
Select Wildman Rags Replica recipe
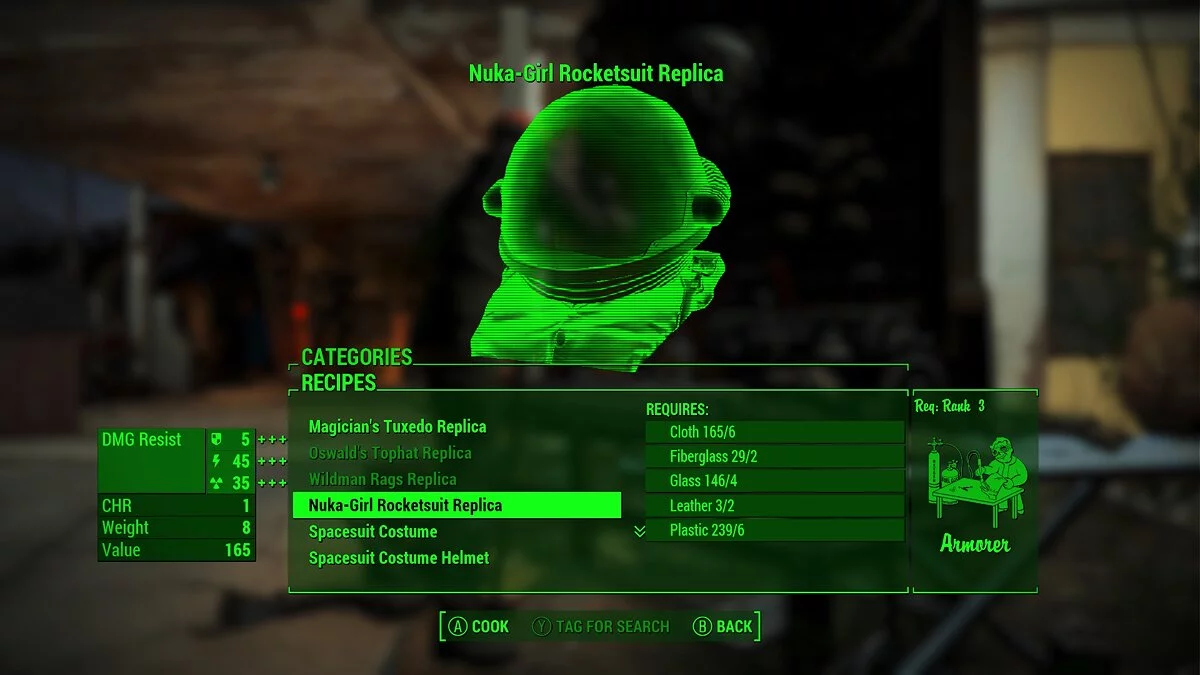382,479
